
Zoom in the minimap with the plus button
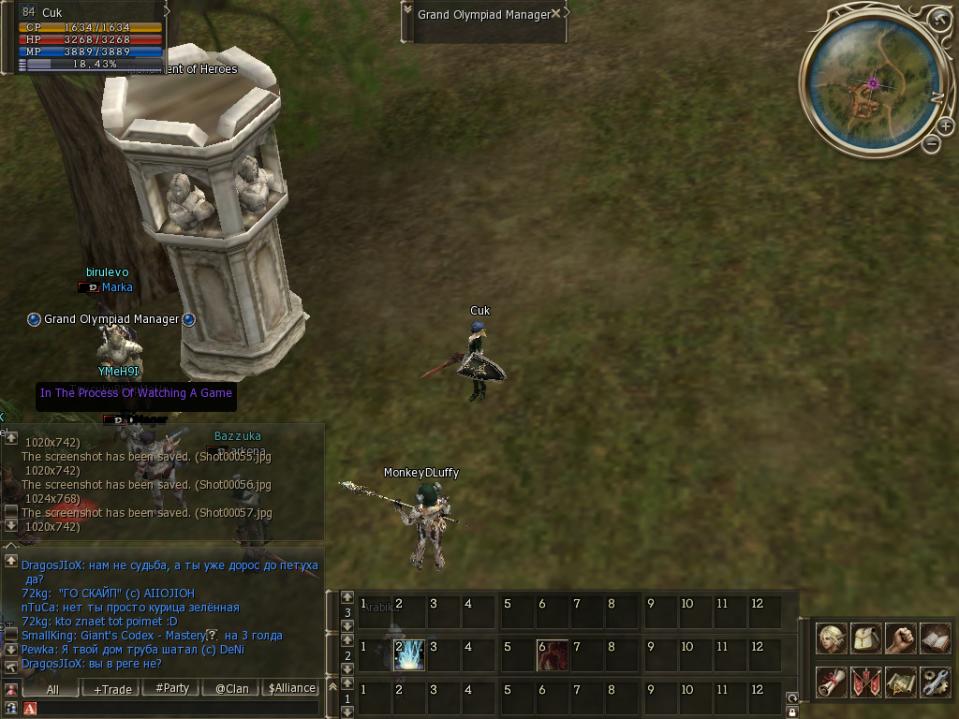[945, 126]
